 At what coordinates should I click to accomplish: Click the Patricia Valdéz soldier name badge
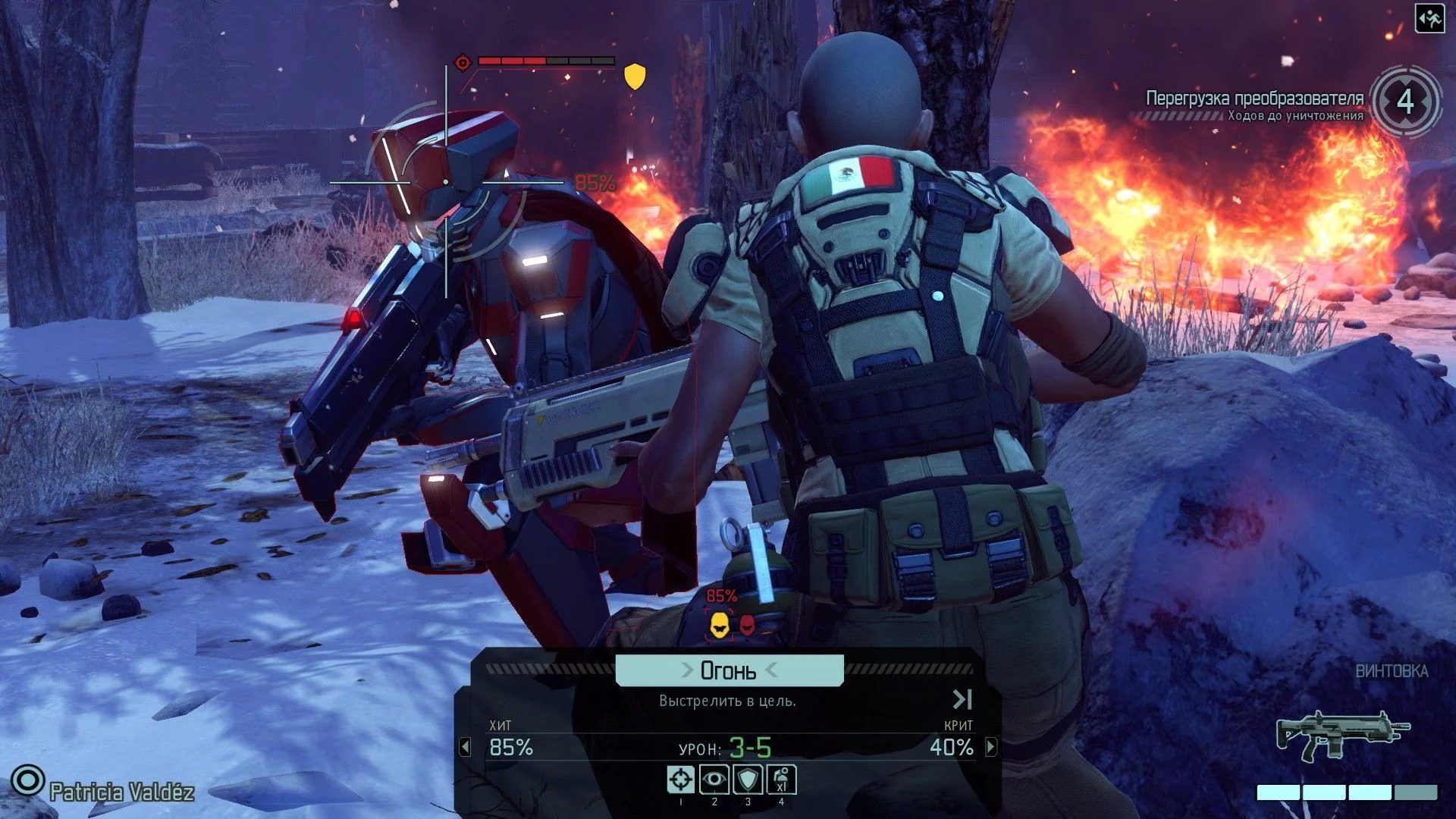[x=121, y=792]
